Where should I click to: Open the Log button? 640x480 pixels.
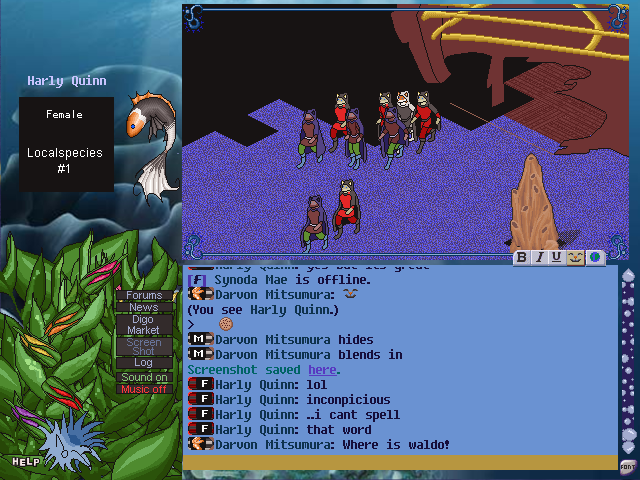click(144, 363)
